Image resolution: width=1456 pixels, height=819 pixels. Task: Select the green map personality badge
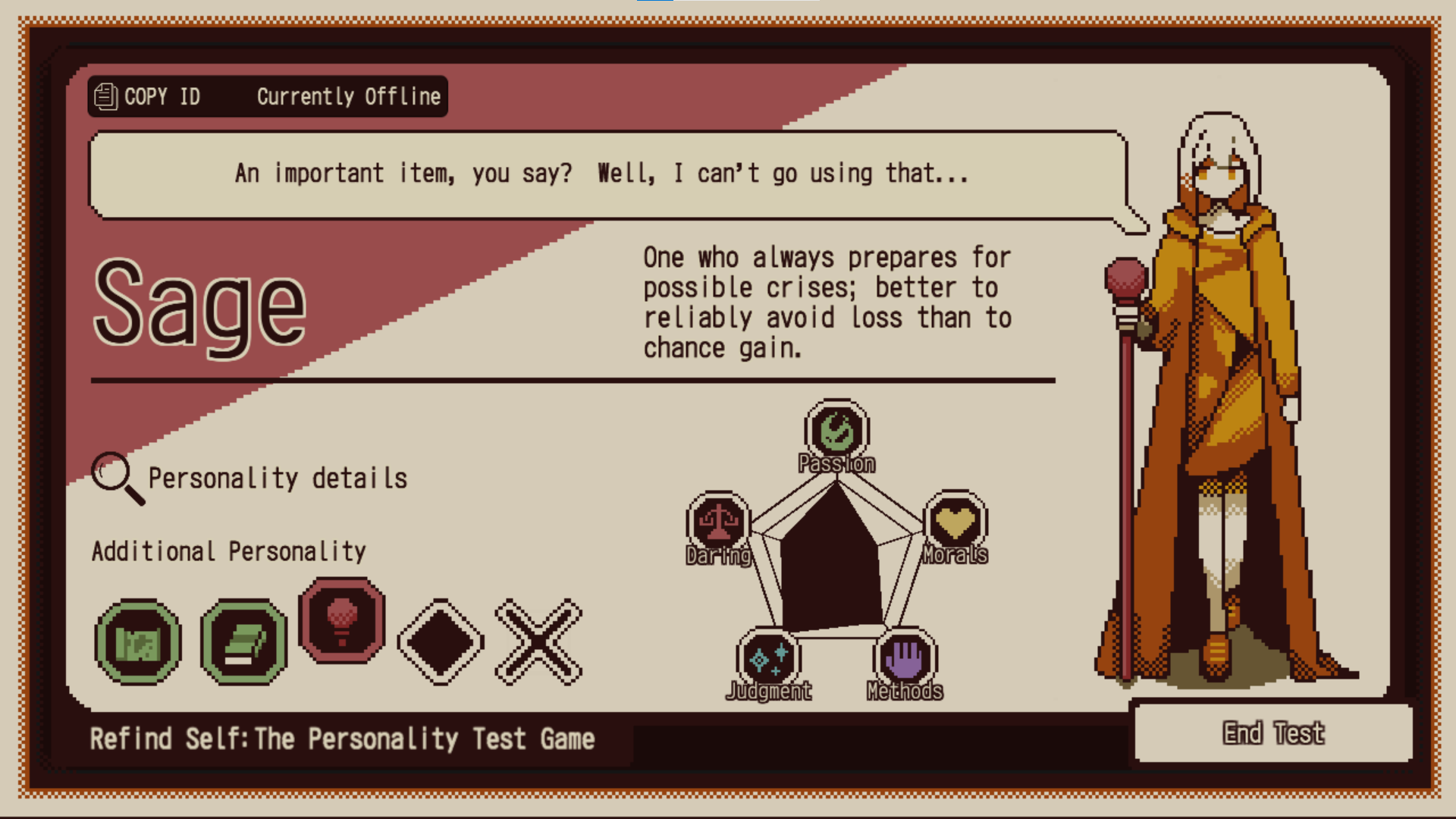(x=138, y=642)
